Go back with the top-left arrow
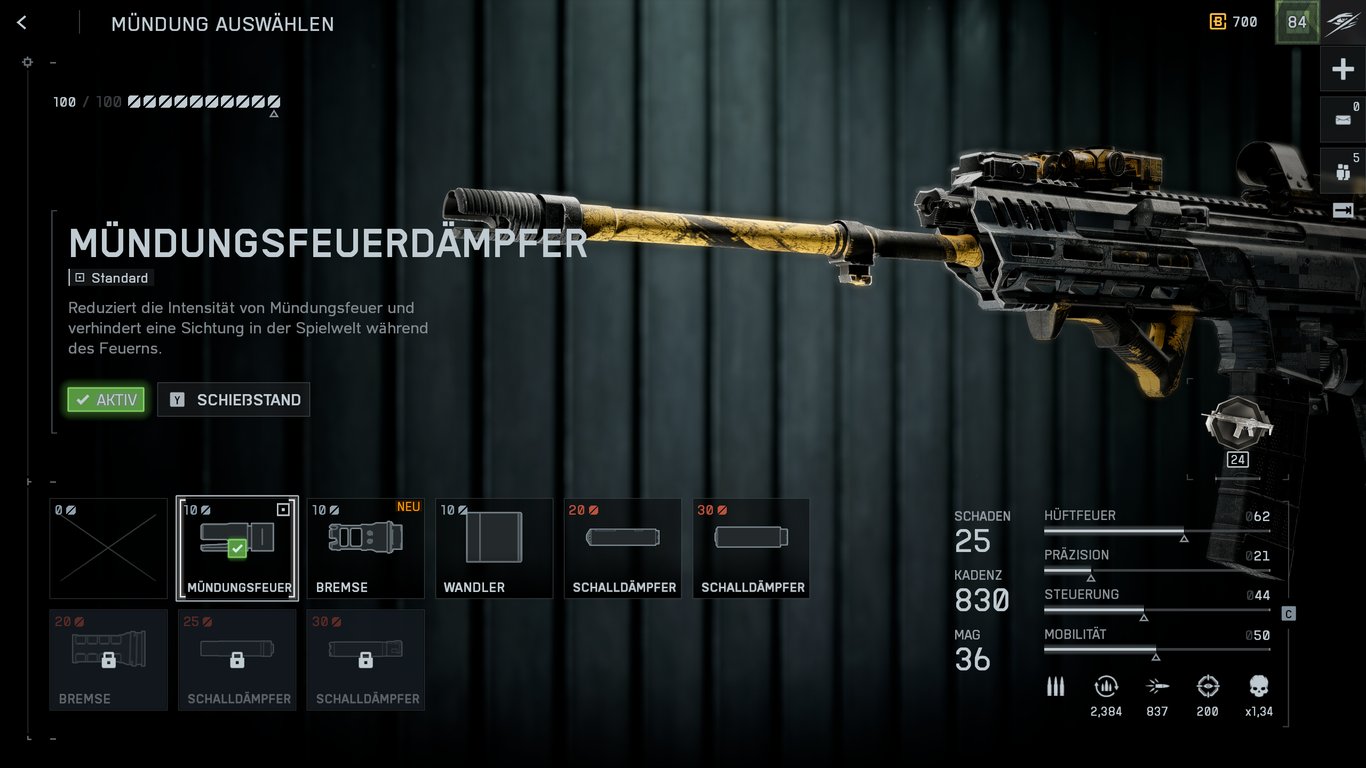 (x=22, y=23)
